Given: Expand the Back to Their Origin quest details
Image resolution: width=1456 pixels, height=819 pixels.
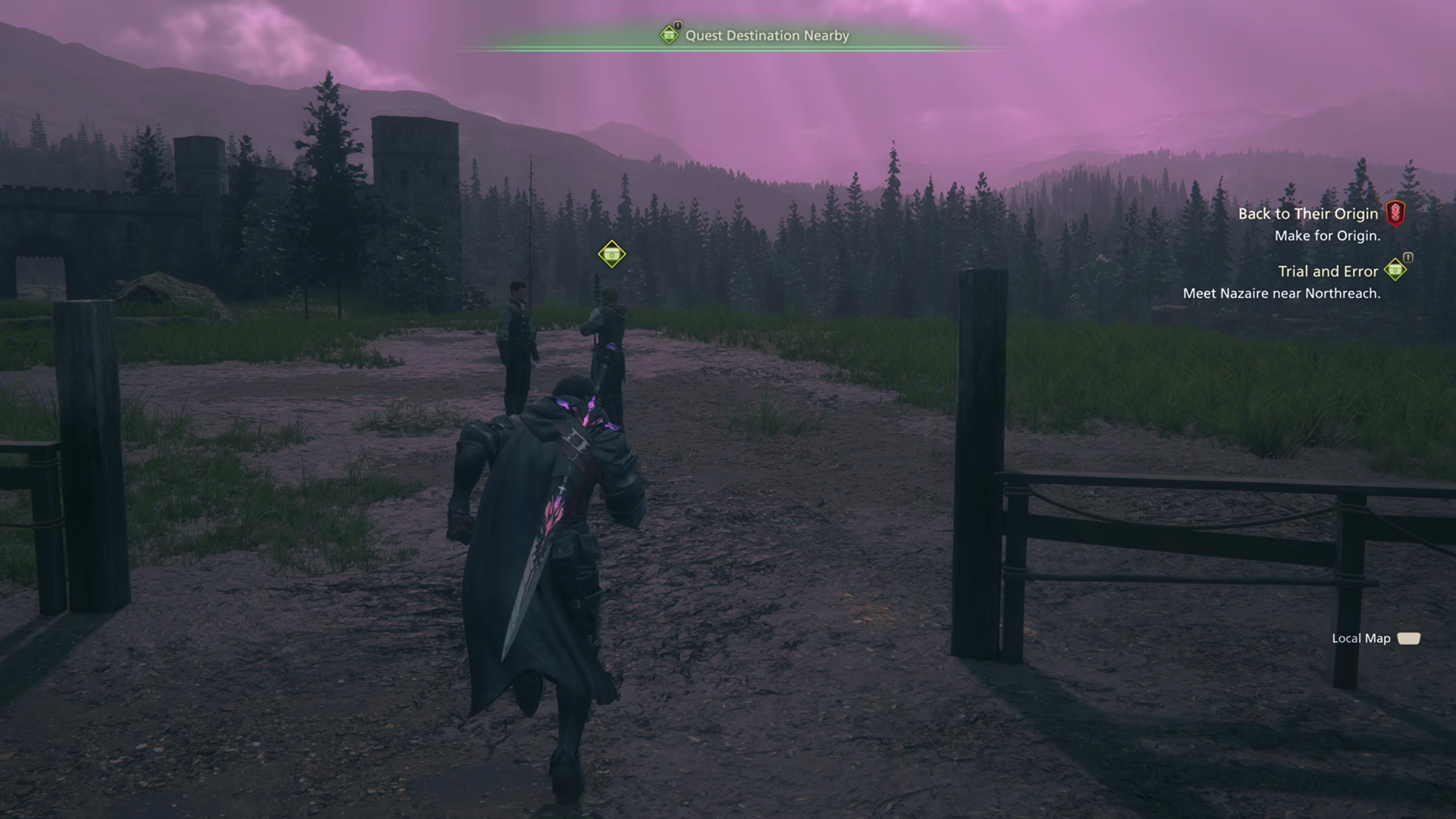Looking at the screenshot, I should (x=1310, y=214).
